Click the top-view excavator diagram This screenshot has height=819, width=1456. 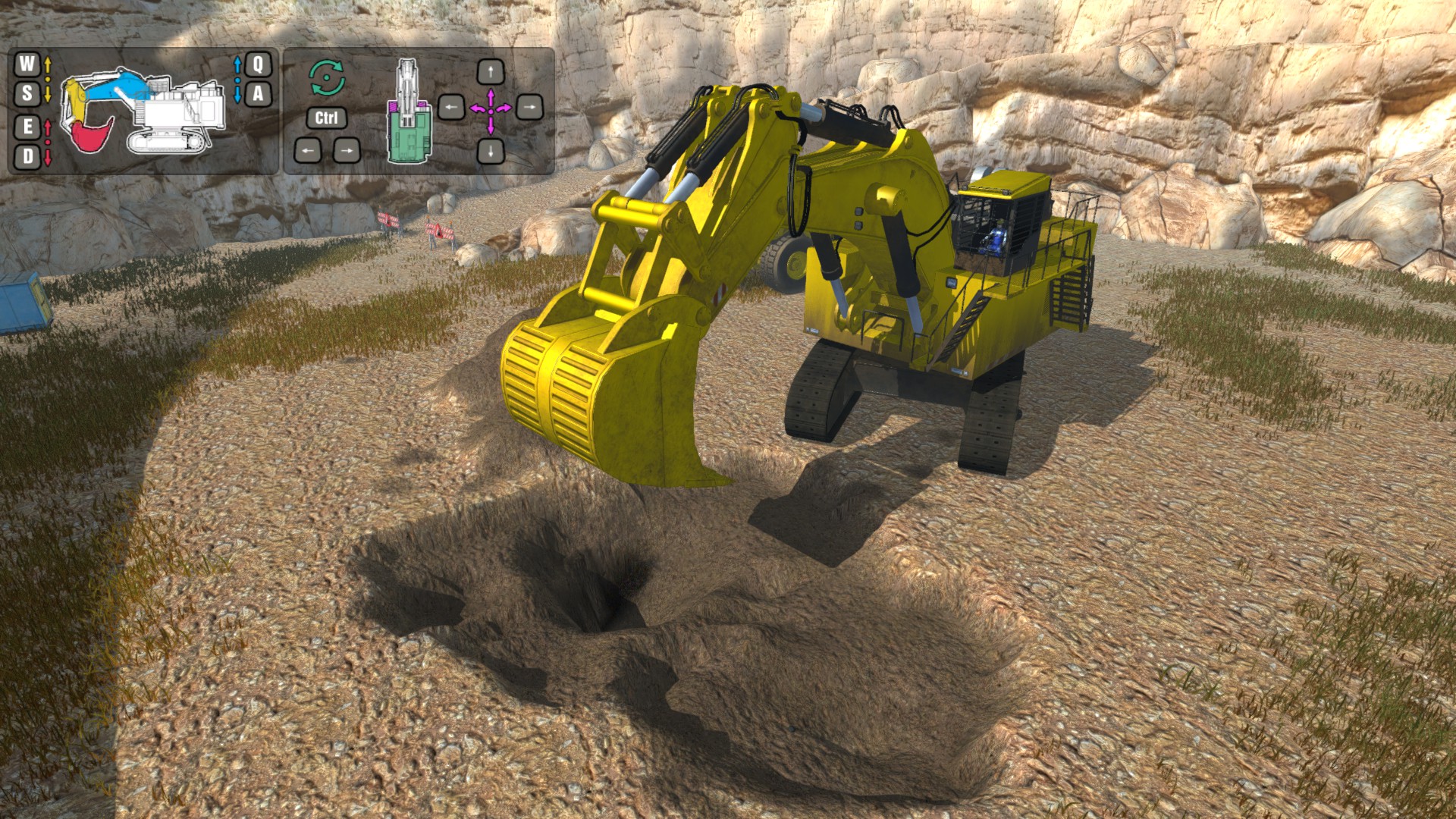[x=408, y=114]
